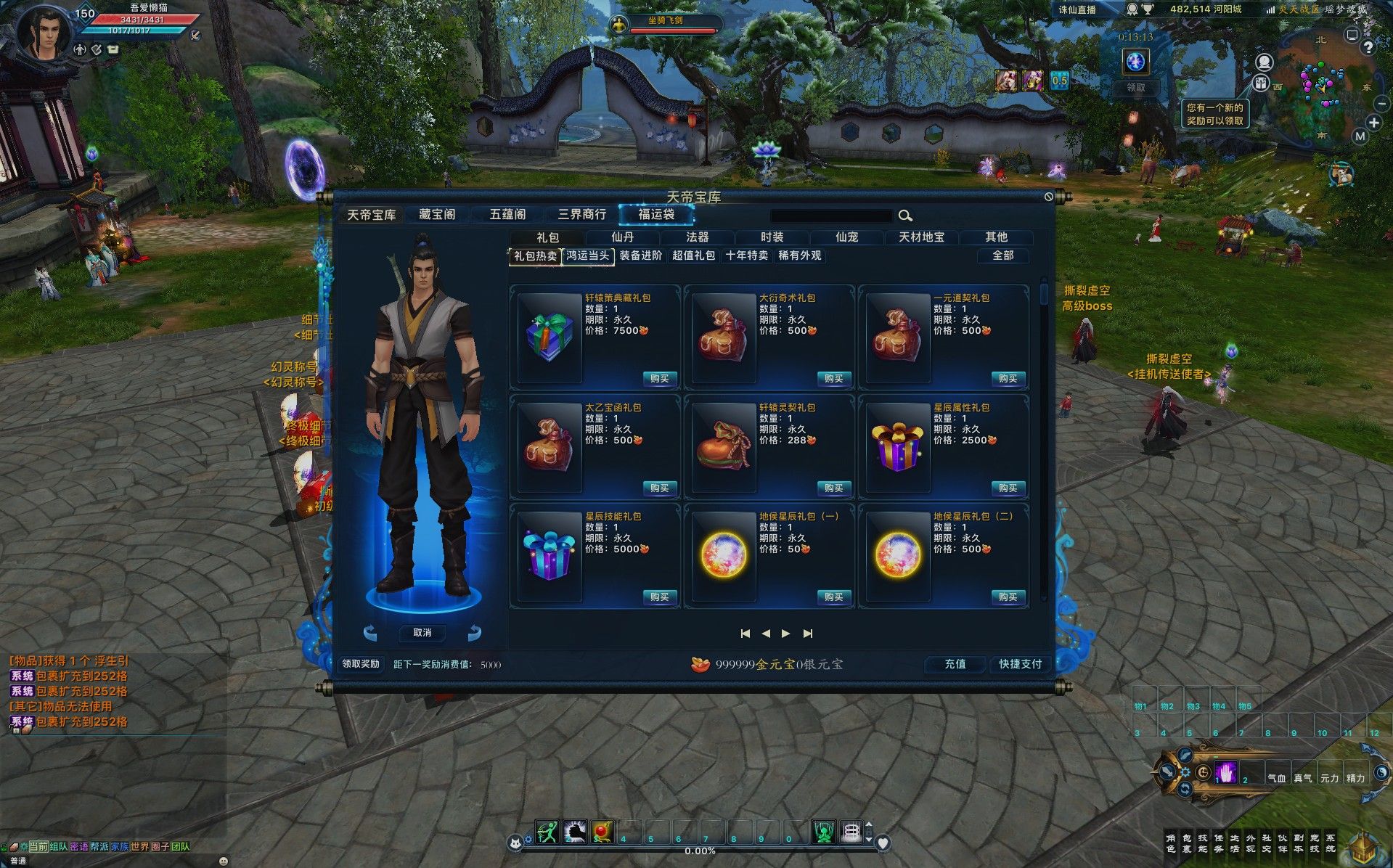Open the 五蕴阁 tab
This screenshot has height=868, width=1393.
tap(507, 214)
